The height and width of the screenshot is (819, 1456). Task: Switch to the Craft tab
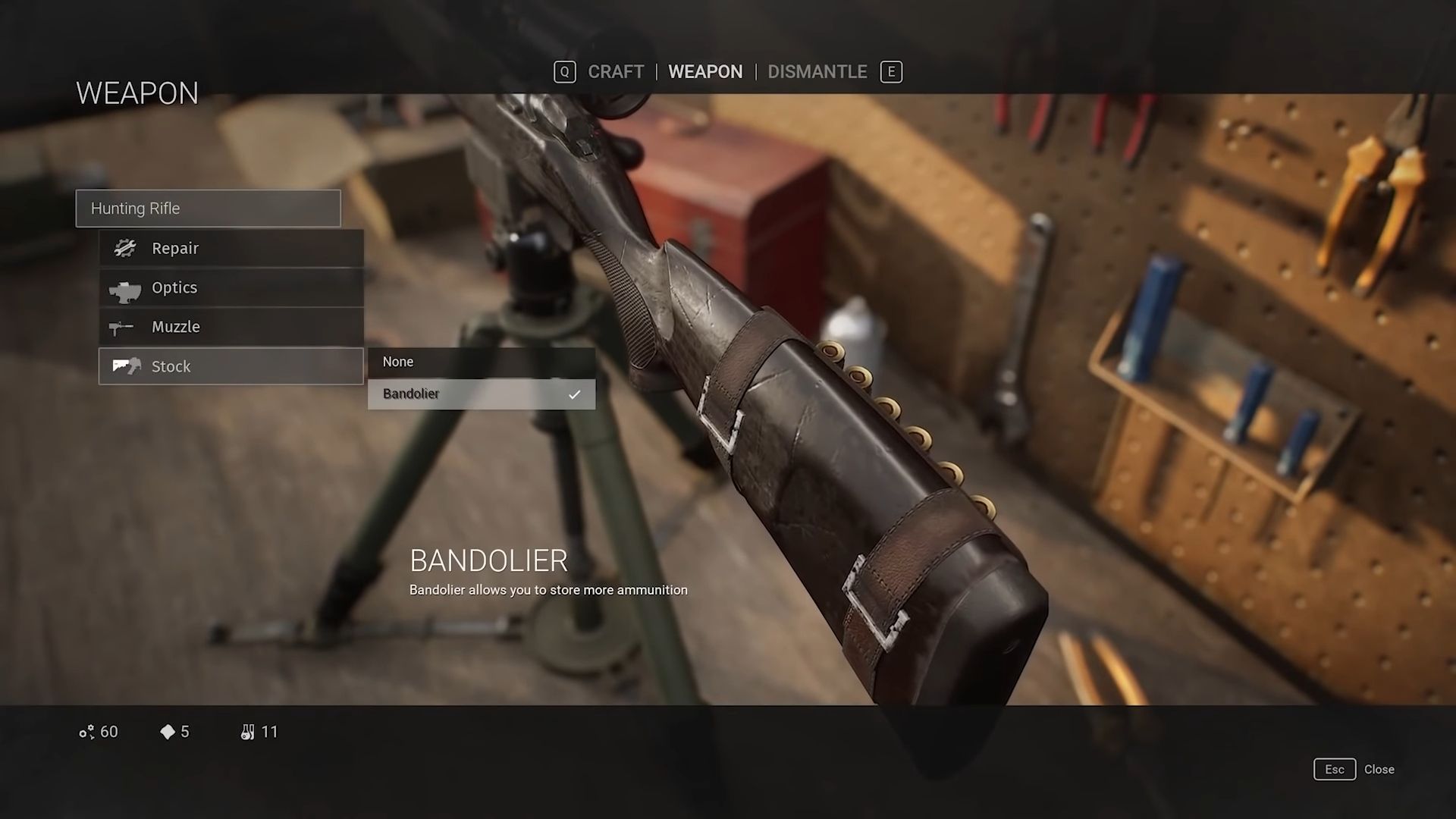615,72
